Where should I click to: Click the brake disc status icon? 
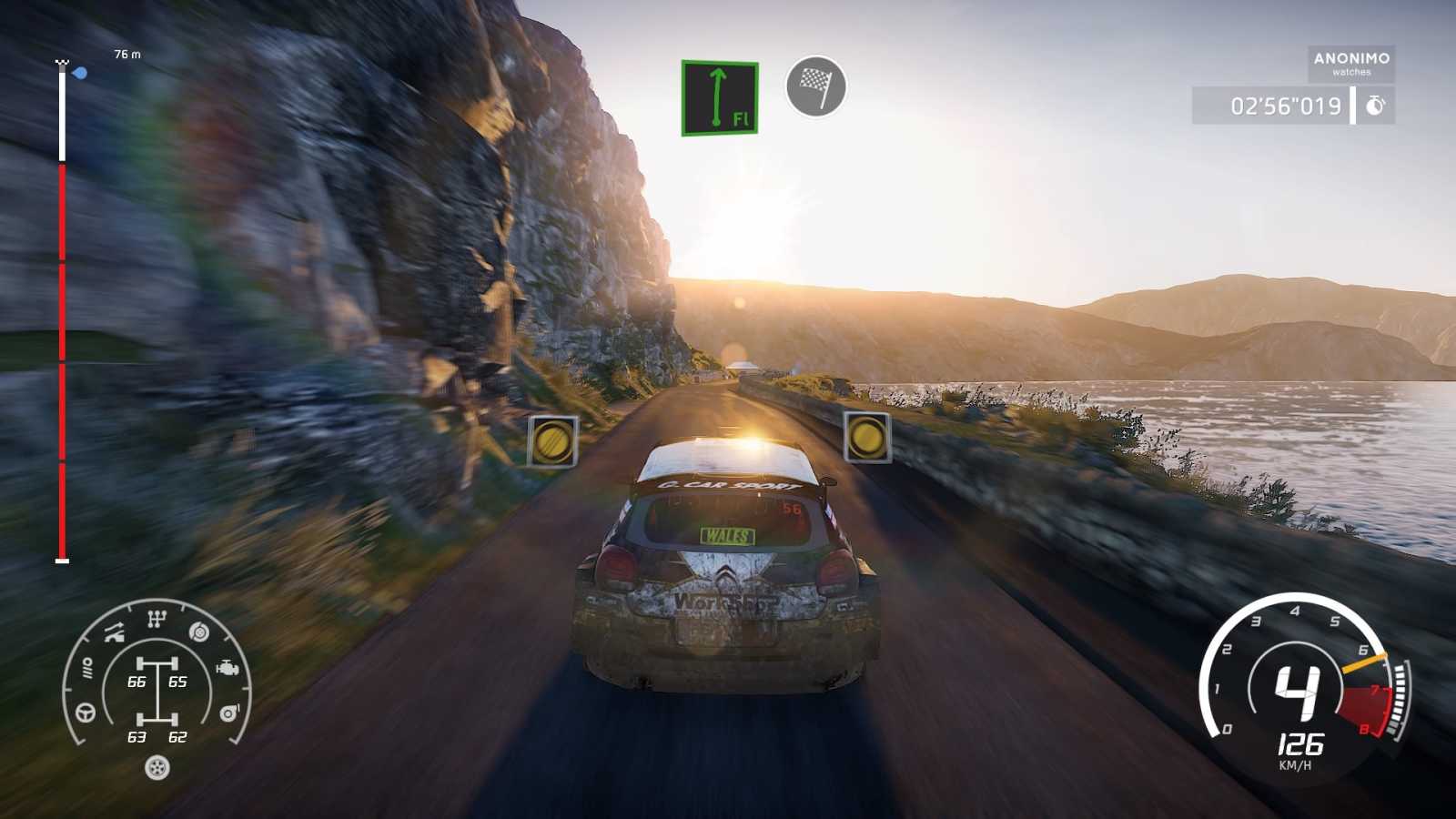coord(198,632)
